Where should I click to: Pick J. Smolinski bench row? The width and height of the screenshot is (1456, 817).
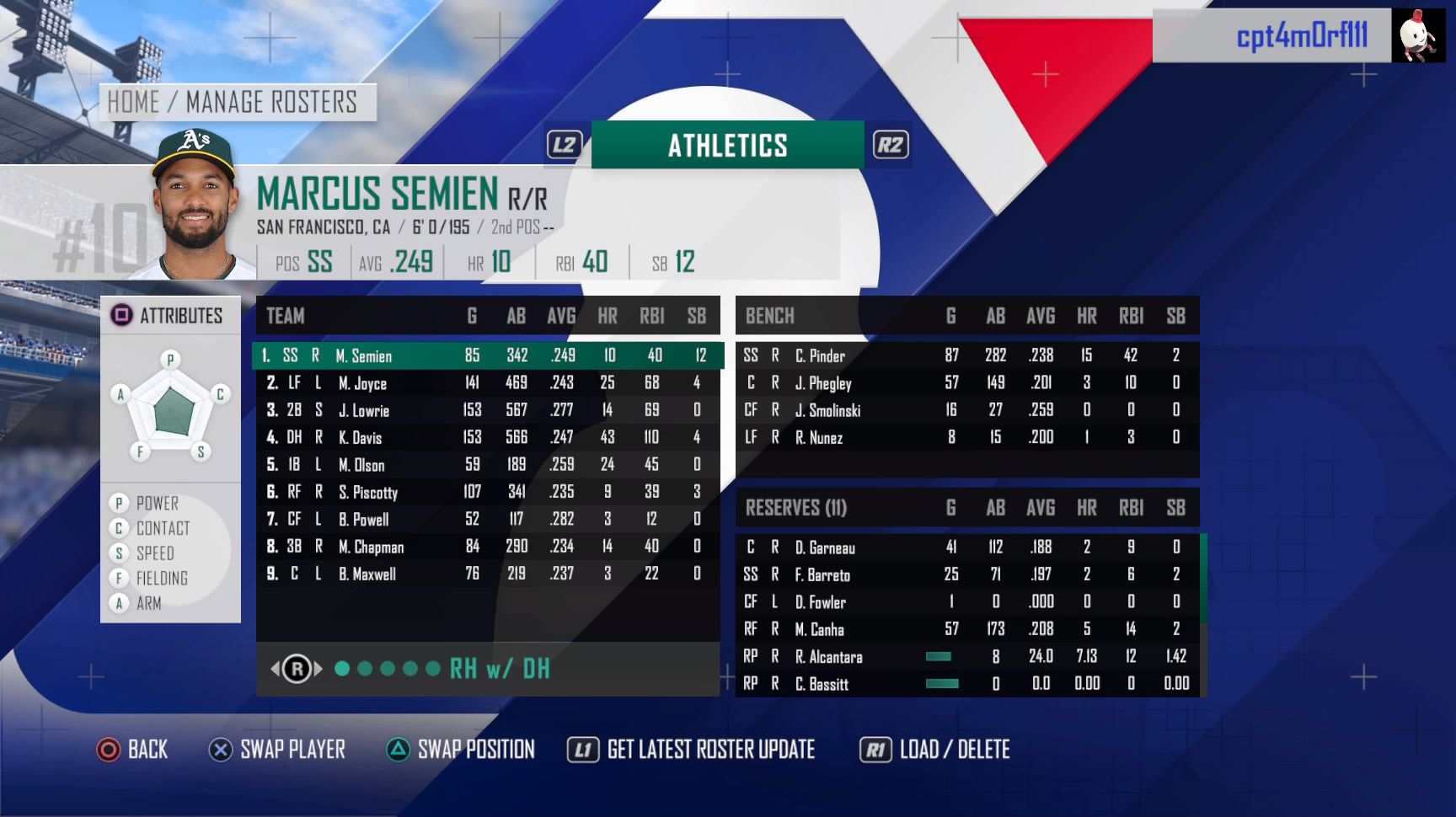click(x=966, y=410)
